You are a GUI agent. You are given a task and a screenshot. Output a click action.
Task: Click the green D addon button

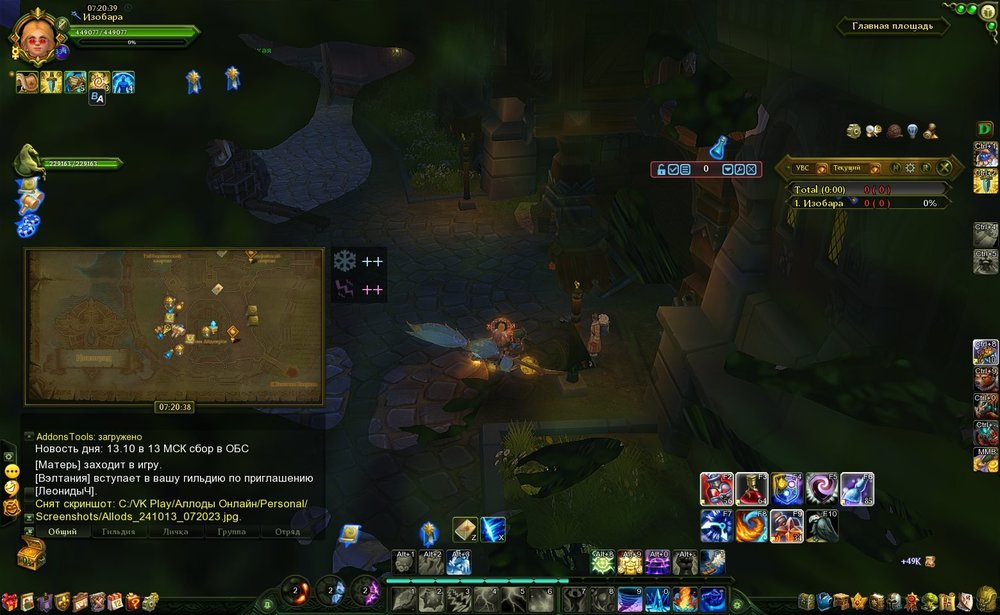986,129
